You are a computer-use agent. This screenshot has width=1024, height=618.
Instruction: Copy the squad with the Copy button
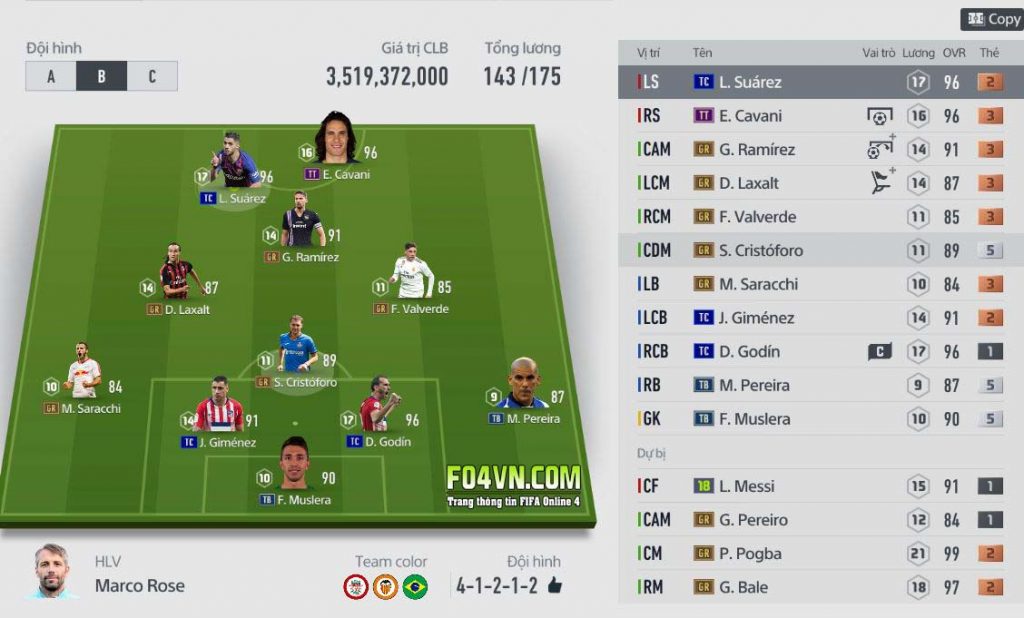click(992, 19)
